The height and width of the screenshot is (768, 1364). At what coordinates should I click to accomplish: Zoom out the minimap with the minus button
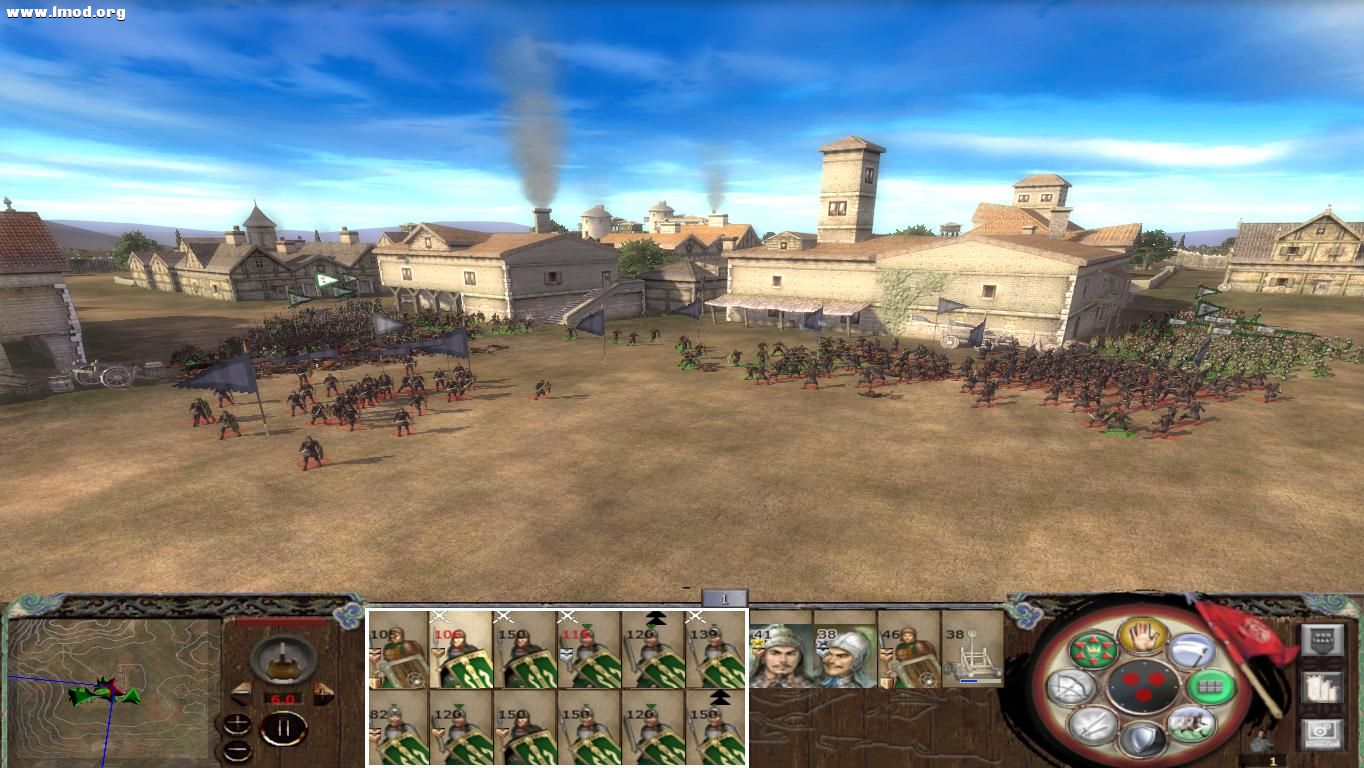pyautogui.click(x=237, y=751)
